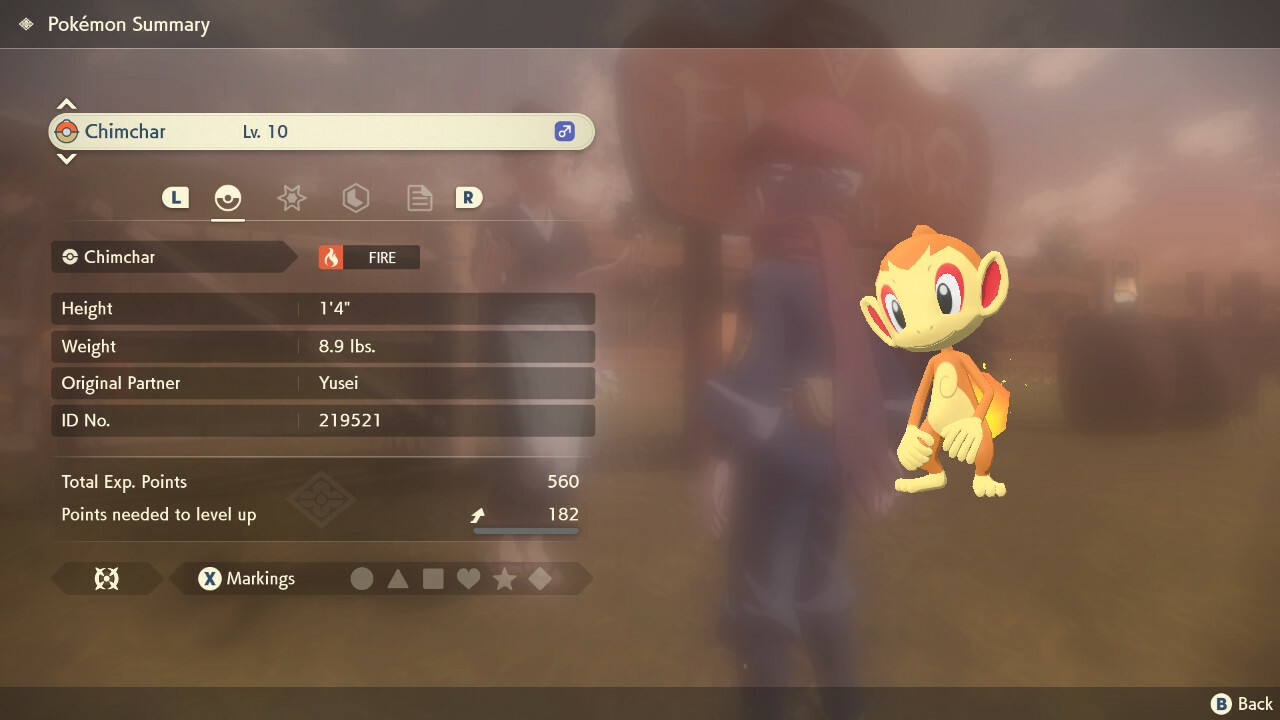Show the document notes tab
The image size is (1280, 720).
419,198
